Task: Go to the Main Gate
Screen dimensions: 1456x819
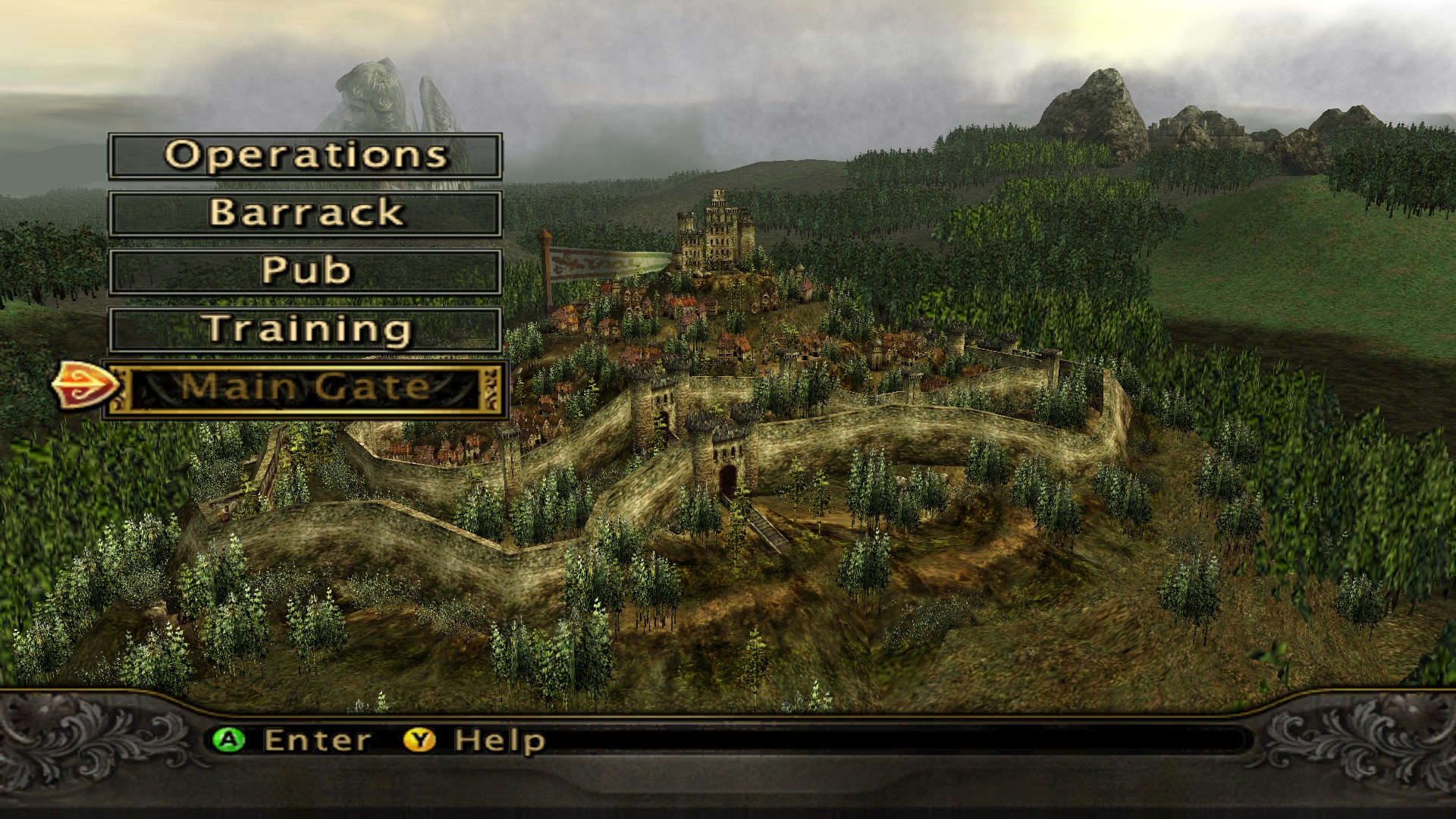Action: click(x=305, y=388)
